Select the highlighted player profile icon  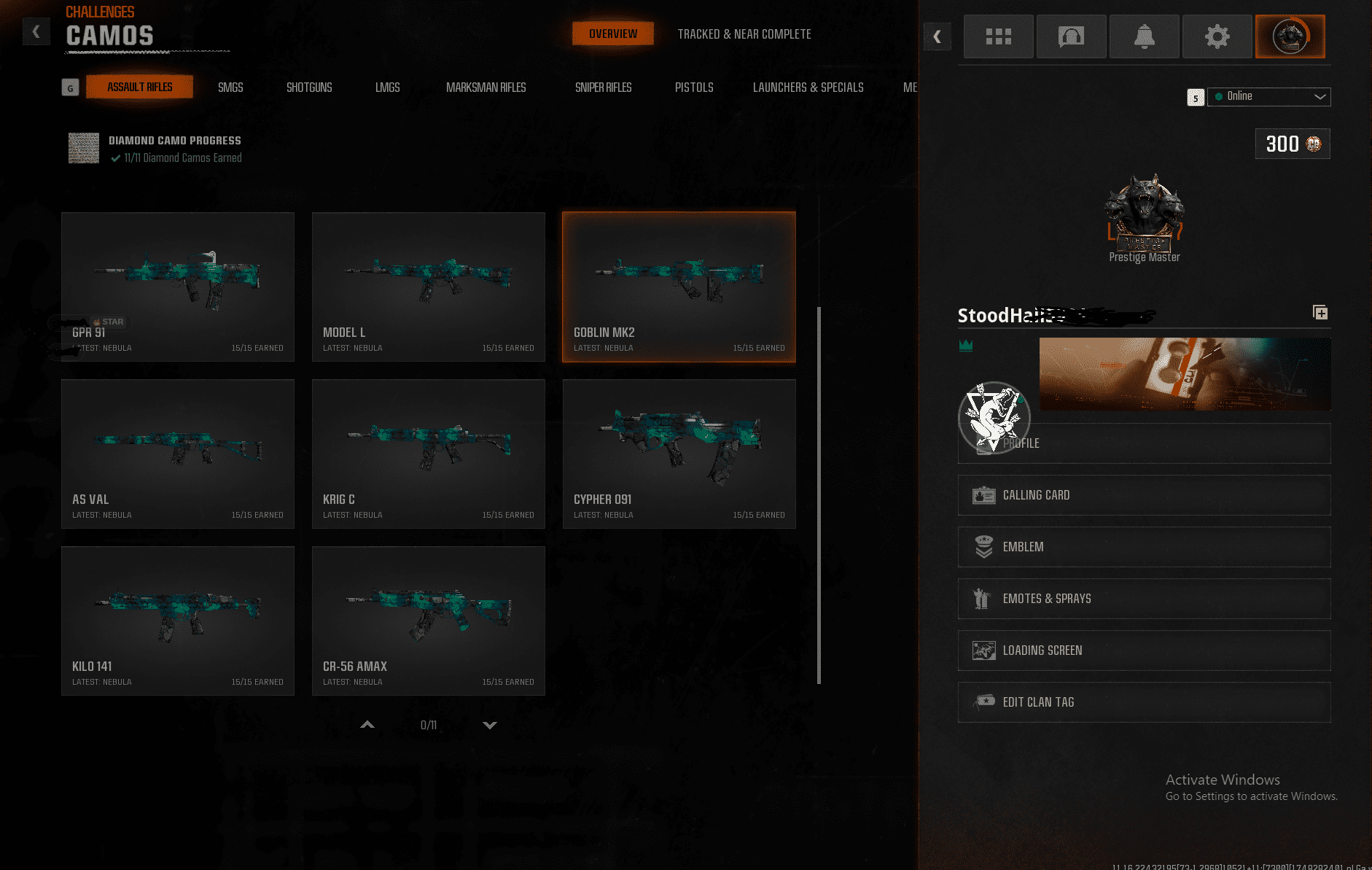point(1290,36)
